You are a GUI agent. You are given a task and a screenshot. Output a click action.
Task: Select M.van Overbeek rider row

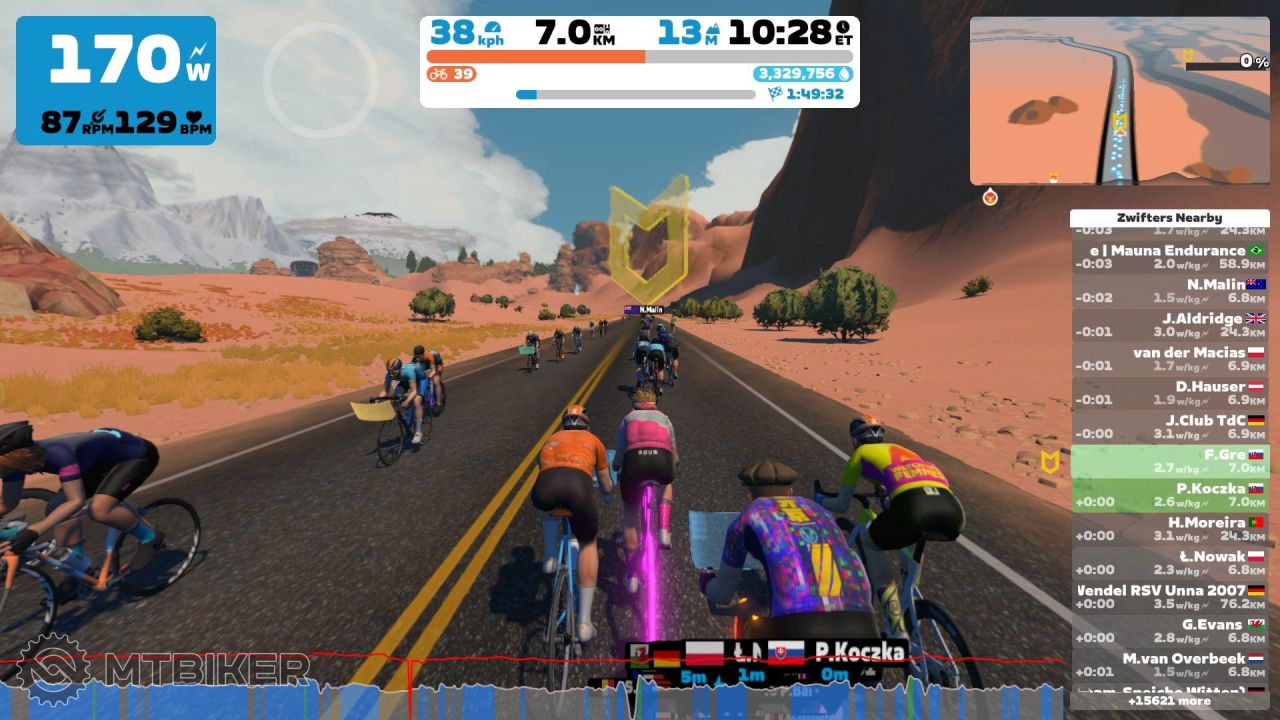1169,665
